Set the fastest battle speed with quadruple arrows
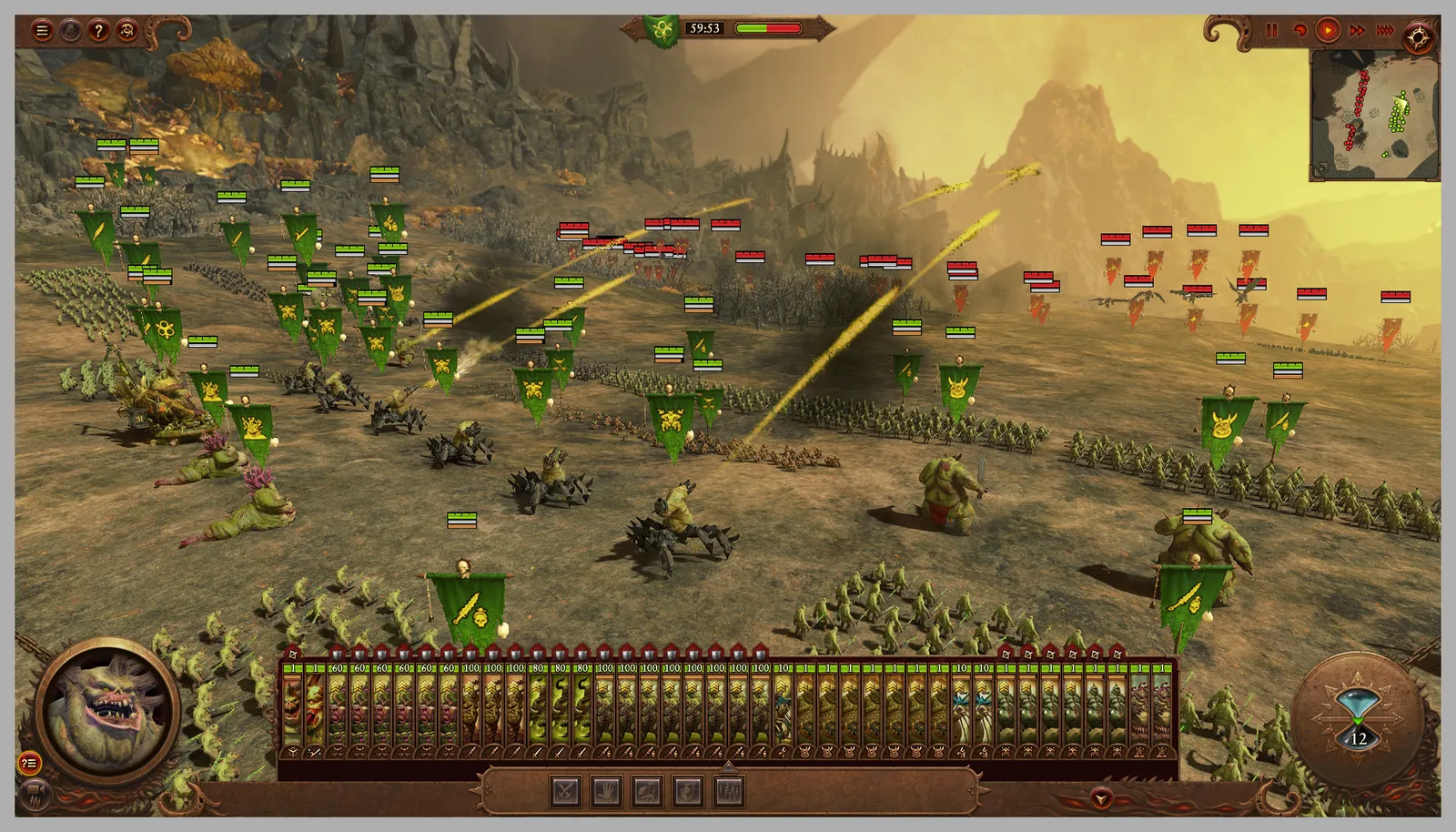 pyautogui.click(x=1386, y=29)
